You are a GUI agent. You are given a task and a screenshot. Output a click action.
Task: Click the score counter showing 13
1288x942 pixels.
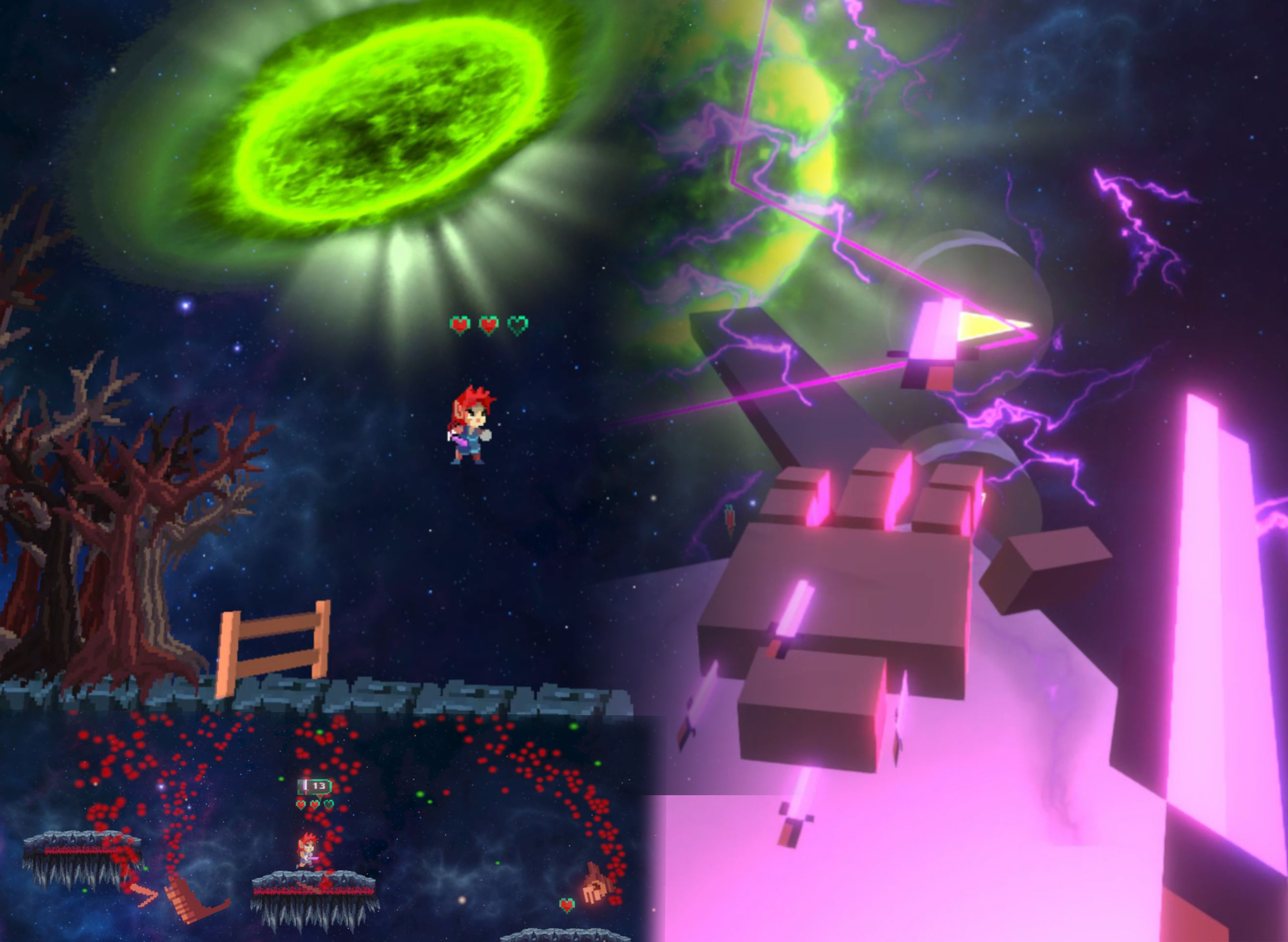(x=319, y=786)
